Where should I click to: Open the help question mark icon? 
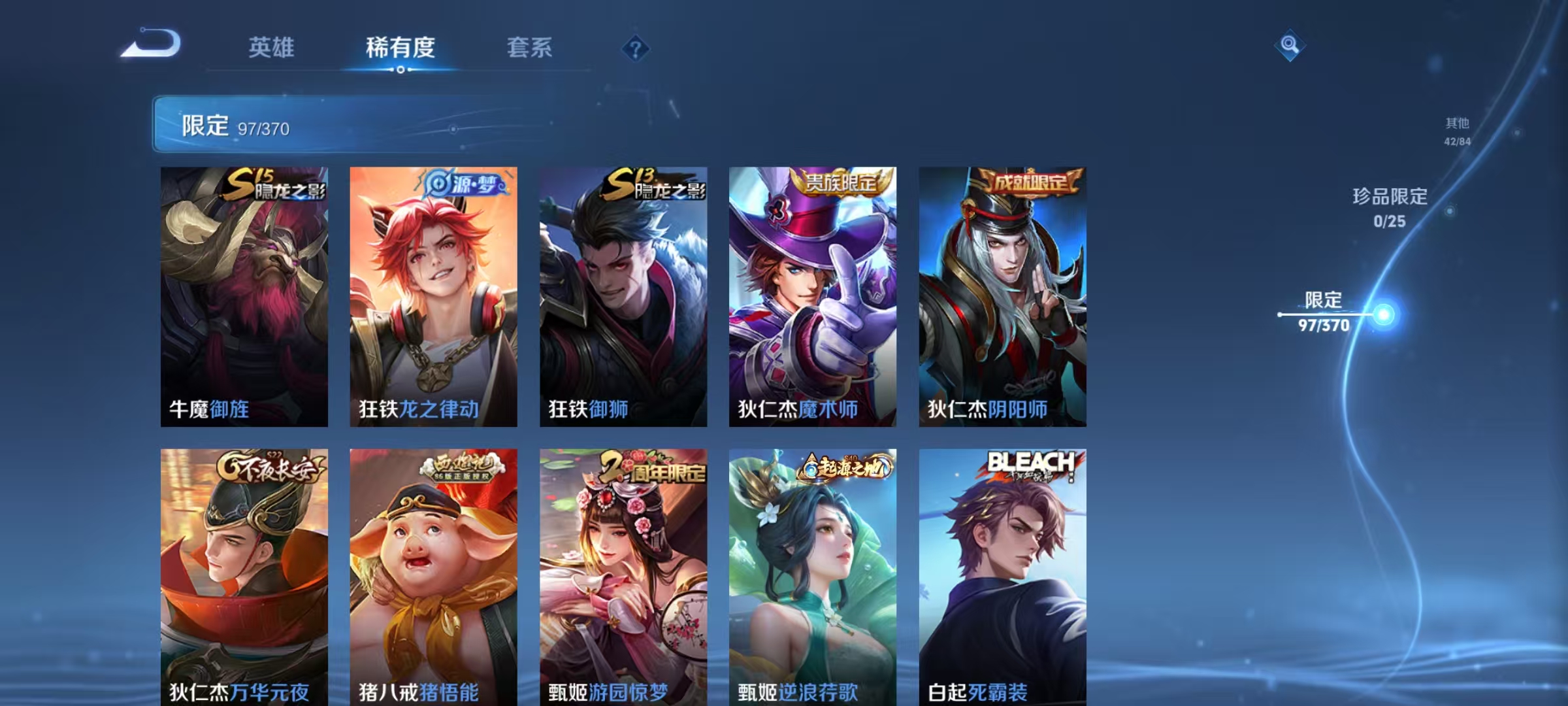coord(636,49)
